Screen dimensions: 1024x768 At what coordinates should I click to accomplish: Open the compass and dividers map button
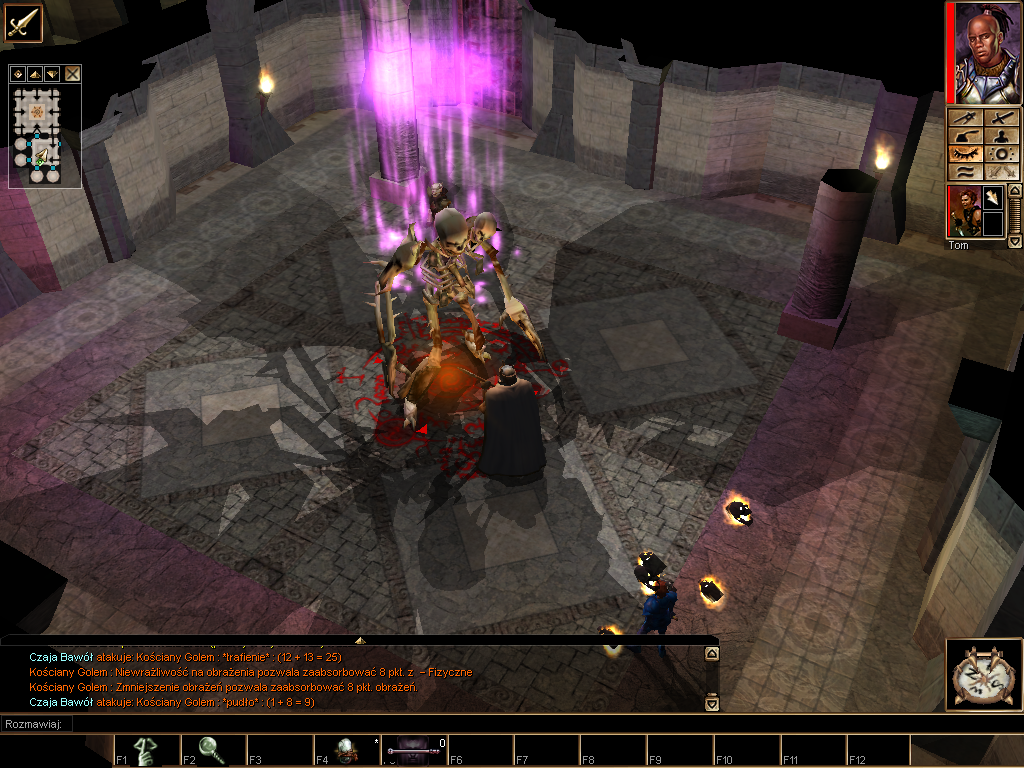966,118
